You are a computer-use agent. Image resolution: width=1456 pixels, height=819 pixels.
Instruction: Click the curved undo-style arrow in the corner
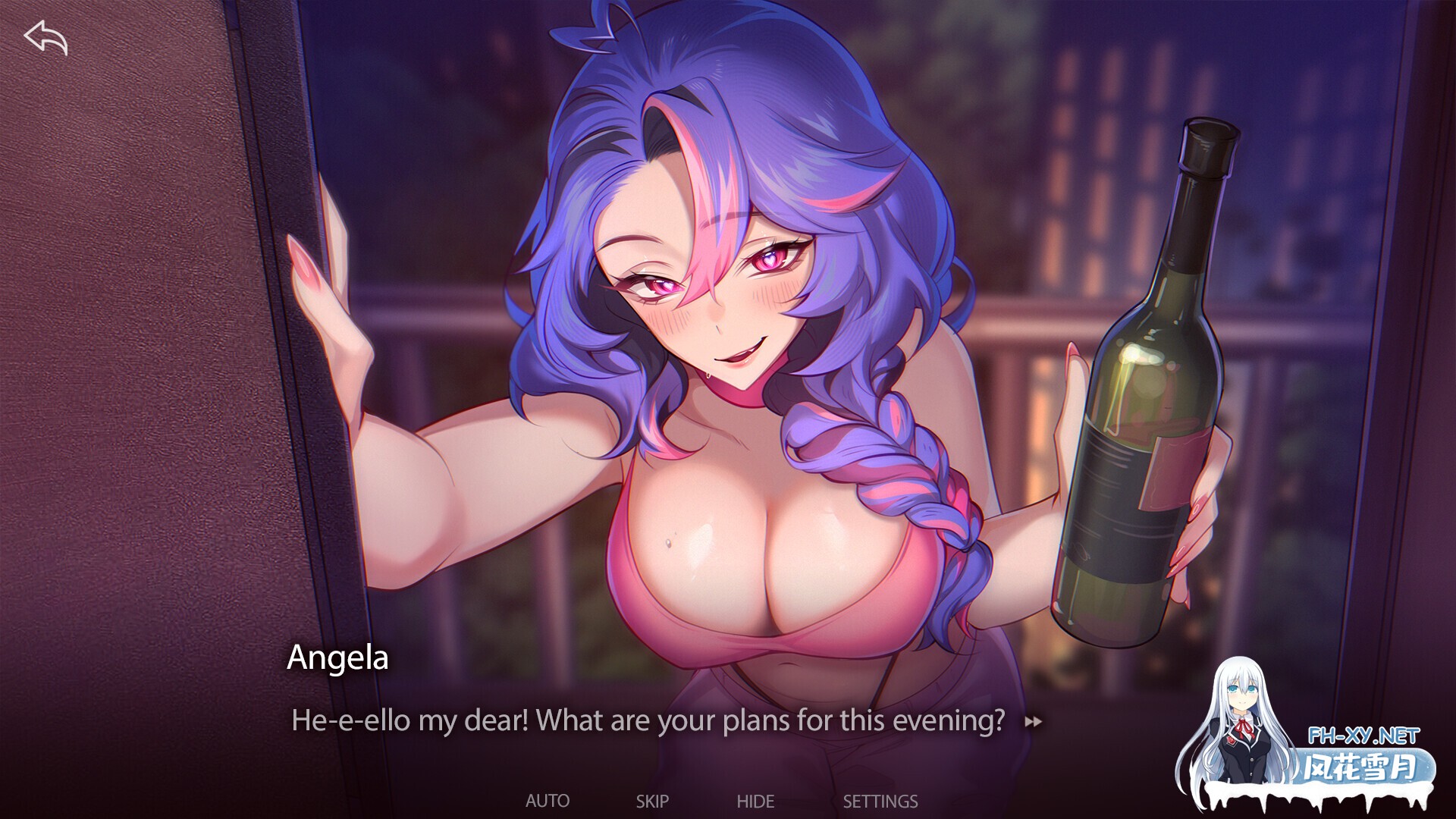pos(45,39)
